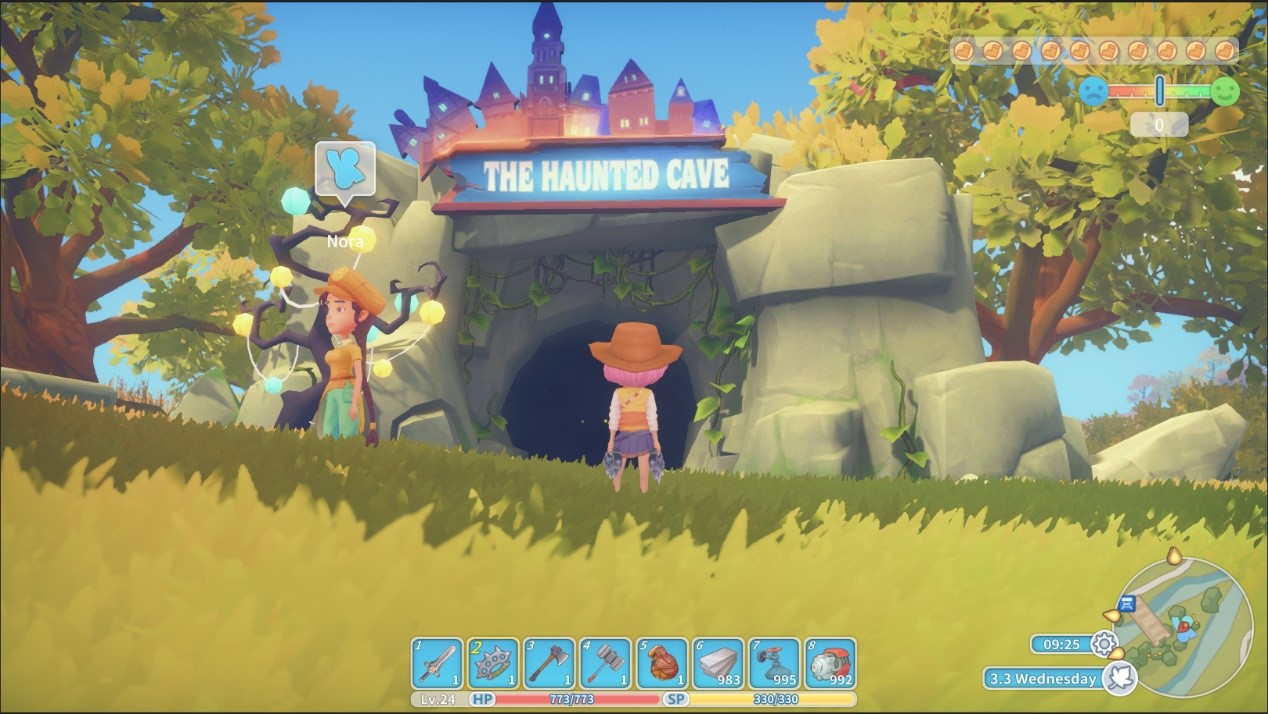Image resolution: width=1268 pixels, height=714 pixels.
Task: Click the gear icon beside the clock
Action: click(x=1104, y=644)
